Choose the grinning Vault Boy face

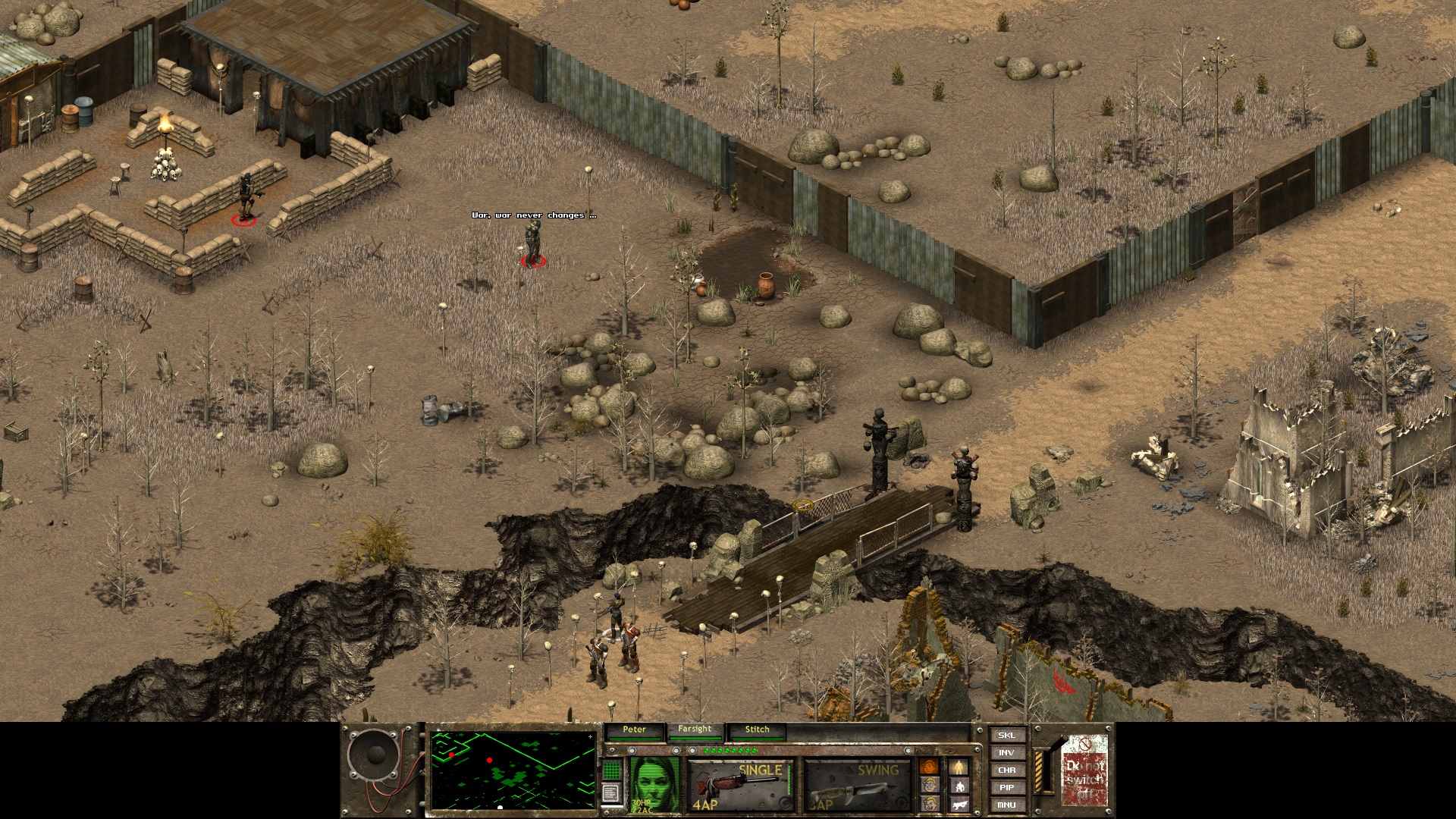(929, 804)
